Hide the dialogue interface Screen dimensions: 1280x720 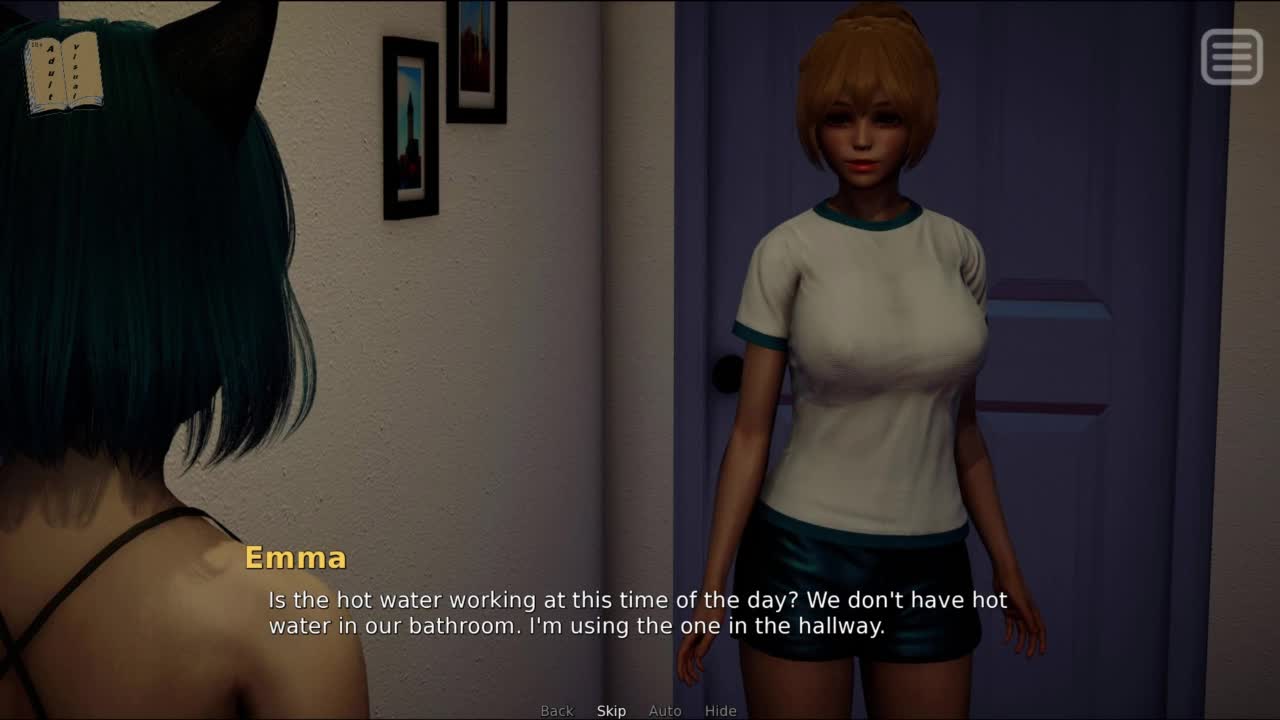(x=720, y=711)
